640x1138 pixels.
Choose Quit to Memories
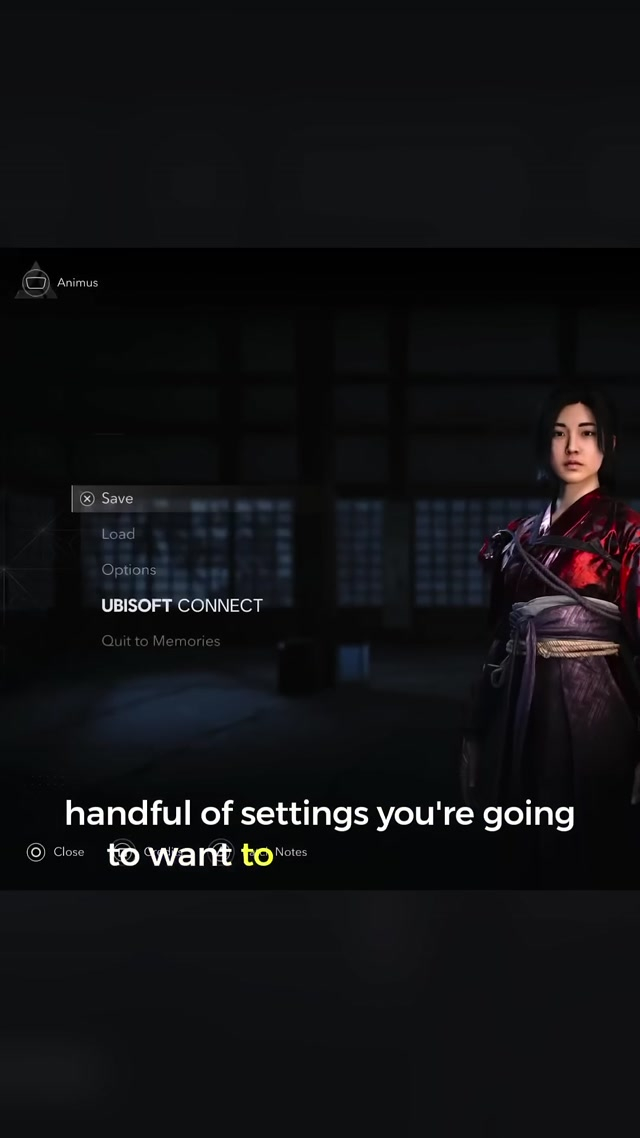(x=161, y=641)
